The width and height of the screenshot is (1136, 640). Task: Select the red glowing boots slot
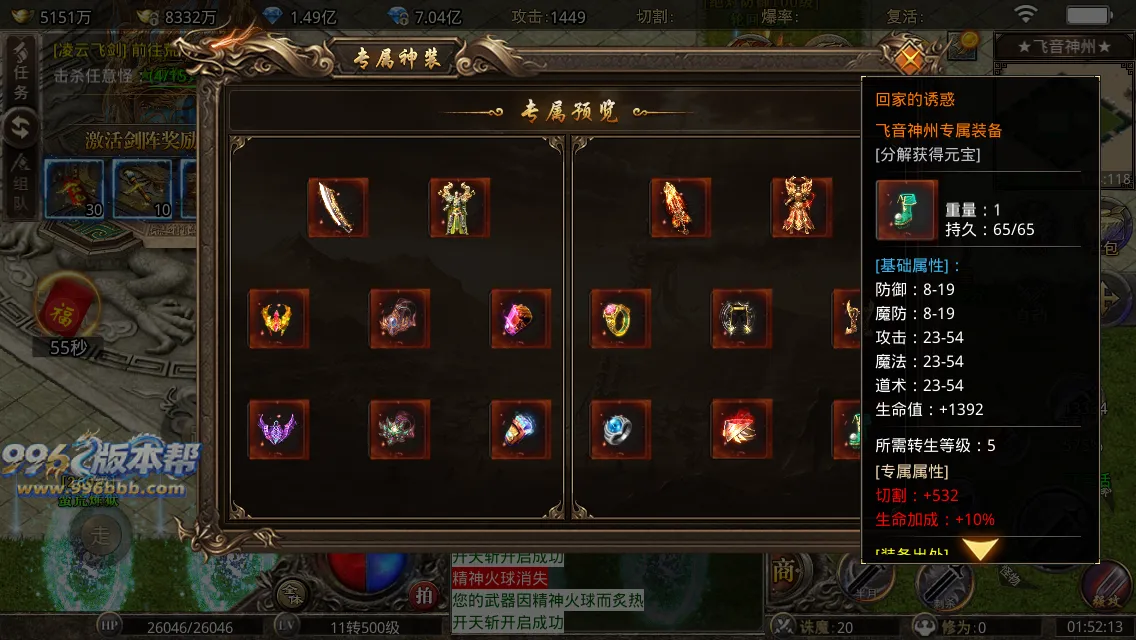(742, 430)
